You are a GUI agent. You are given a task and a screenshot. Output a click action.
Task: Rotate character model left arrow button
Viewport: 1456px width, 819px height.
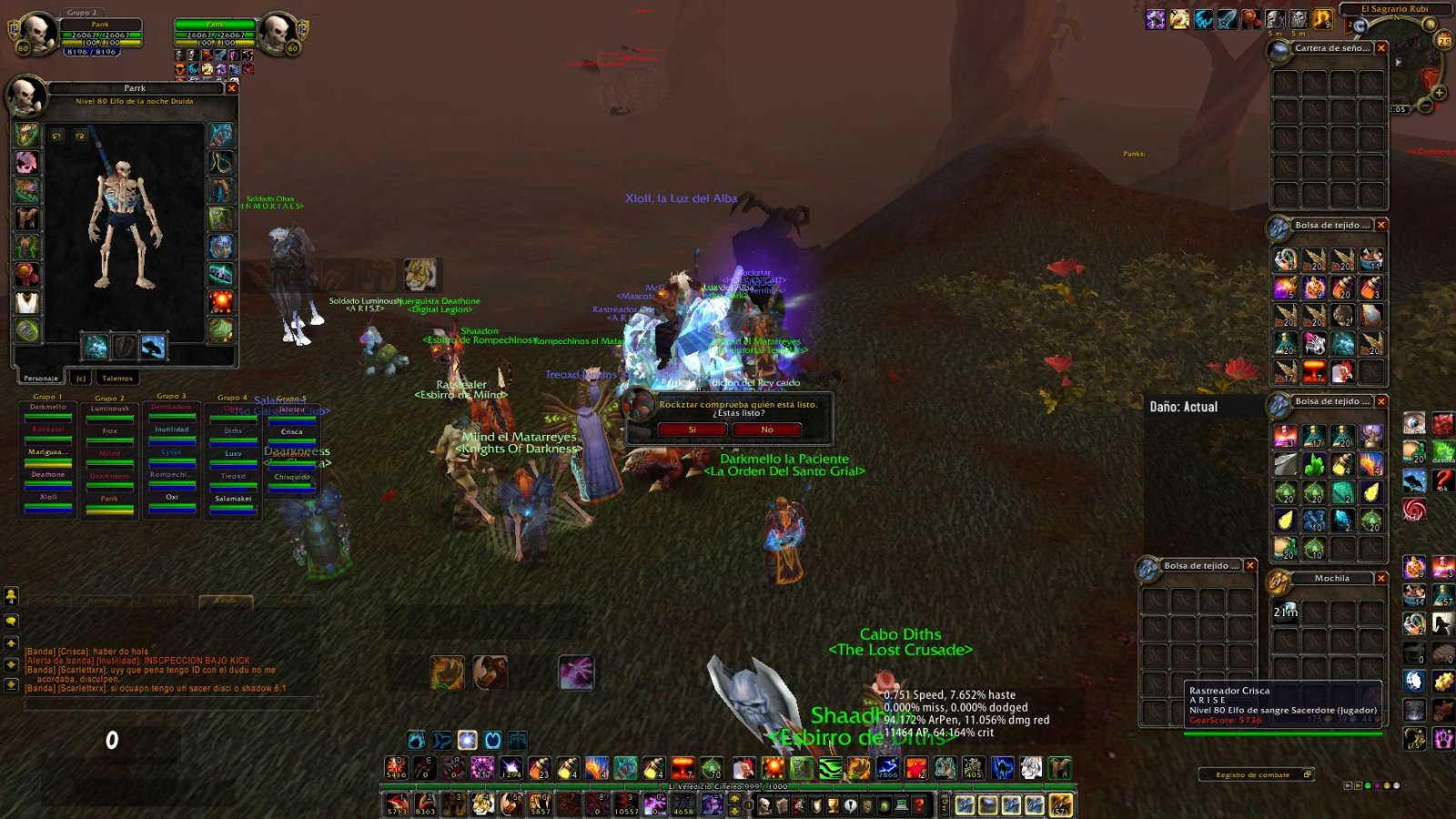57,136
